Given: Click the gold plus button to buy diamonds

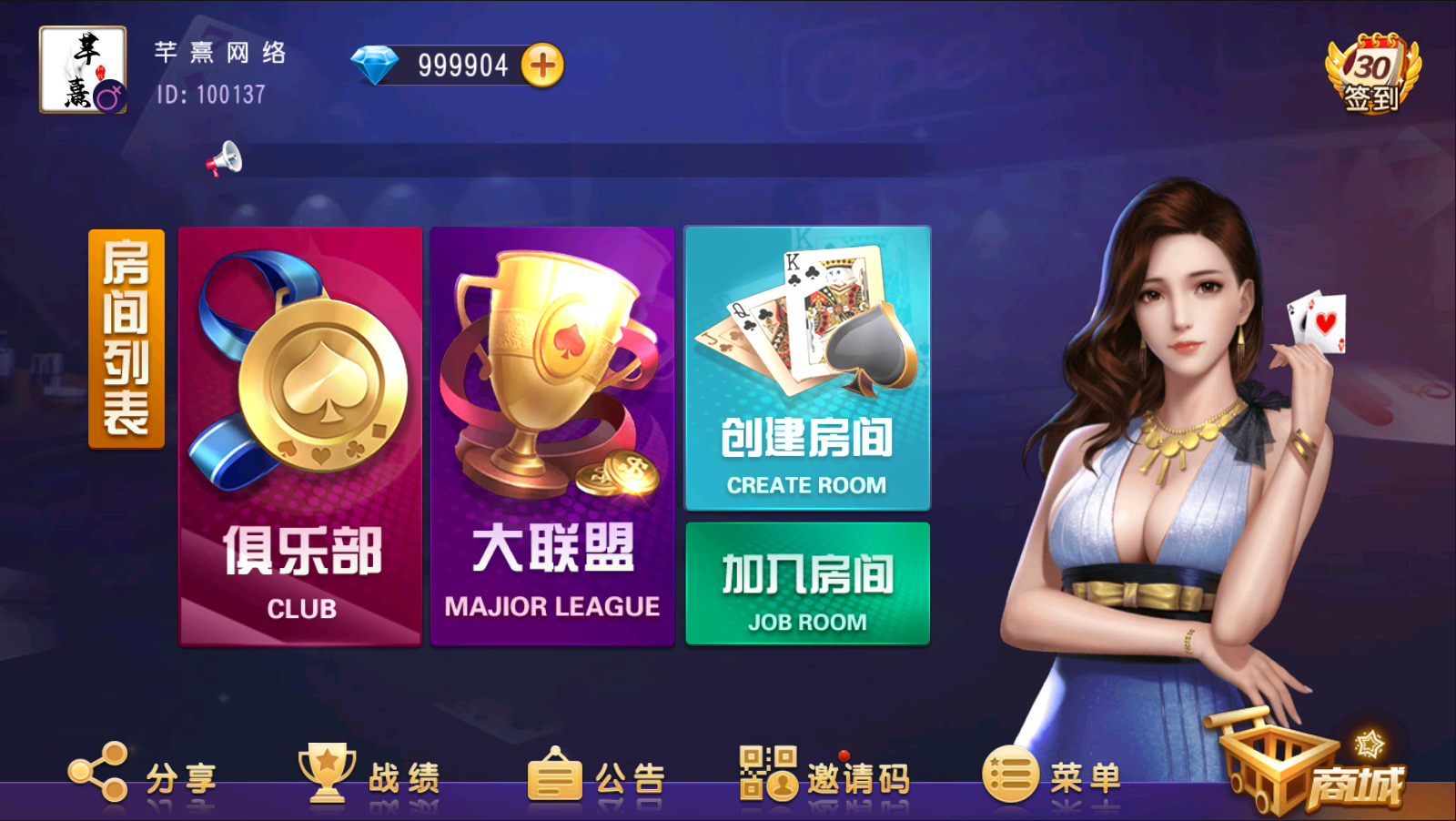Looking at the screenshot, I should tap(543, 63).
